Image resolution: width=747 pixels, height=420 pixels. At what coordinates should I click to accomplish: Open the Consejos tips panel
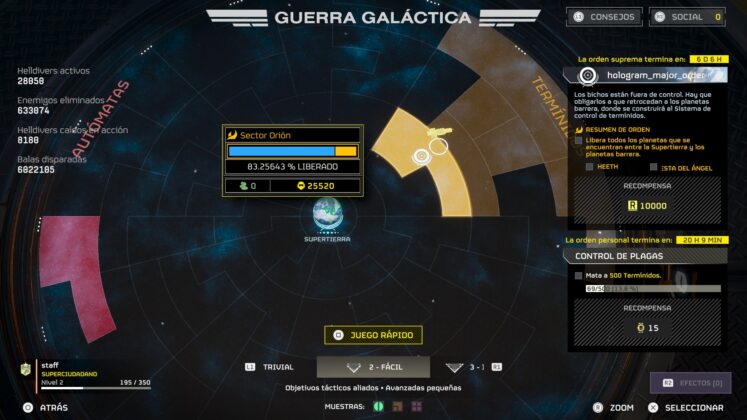coord(604,17)
